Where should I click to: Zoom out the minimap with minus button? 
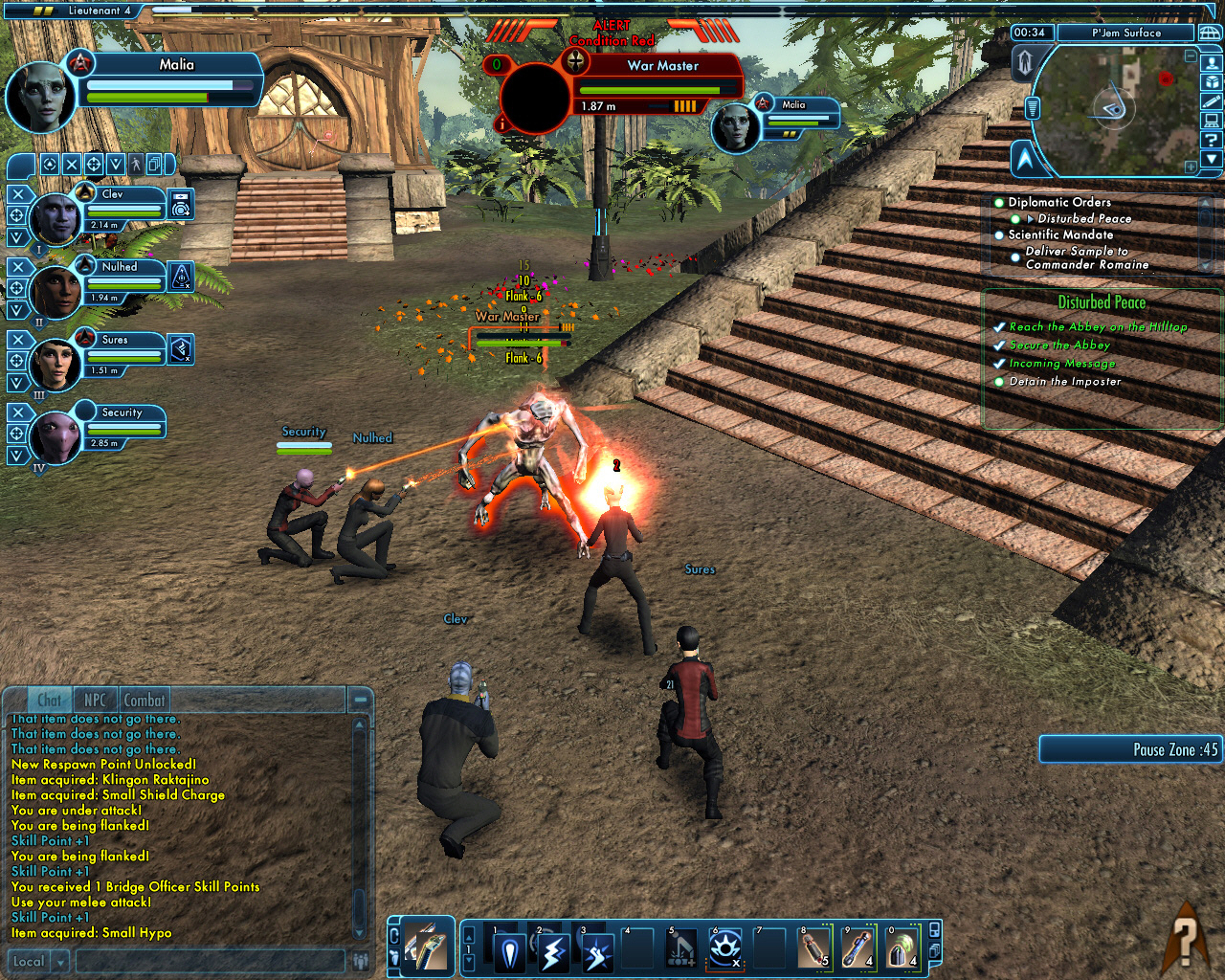(x=1192, y=56)
